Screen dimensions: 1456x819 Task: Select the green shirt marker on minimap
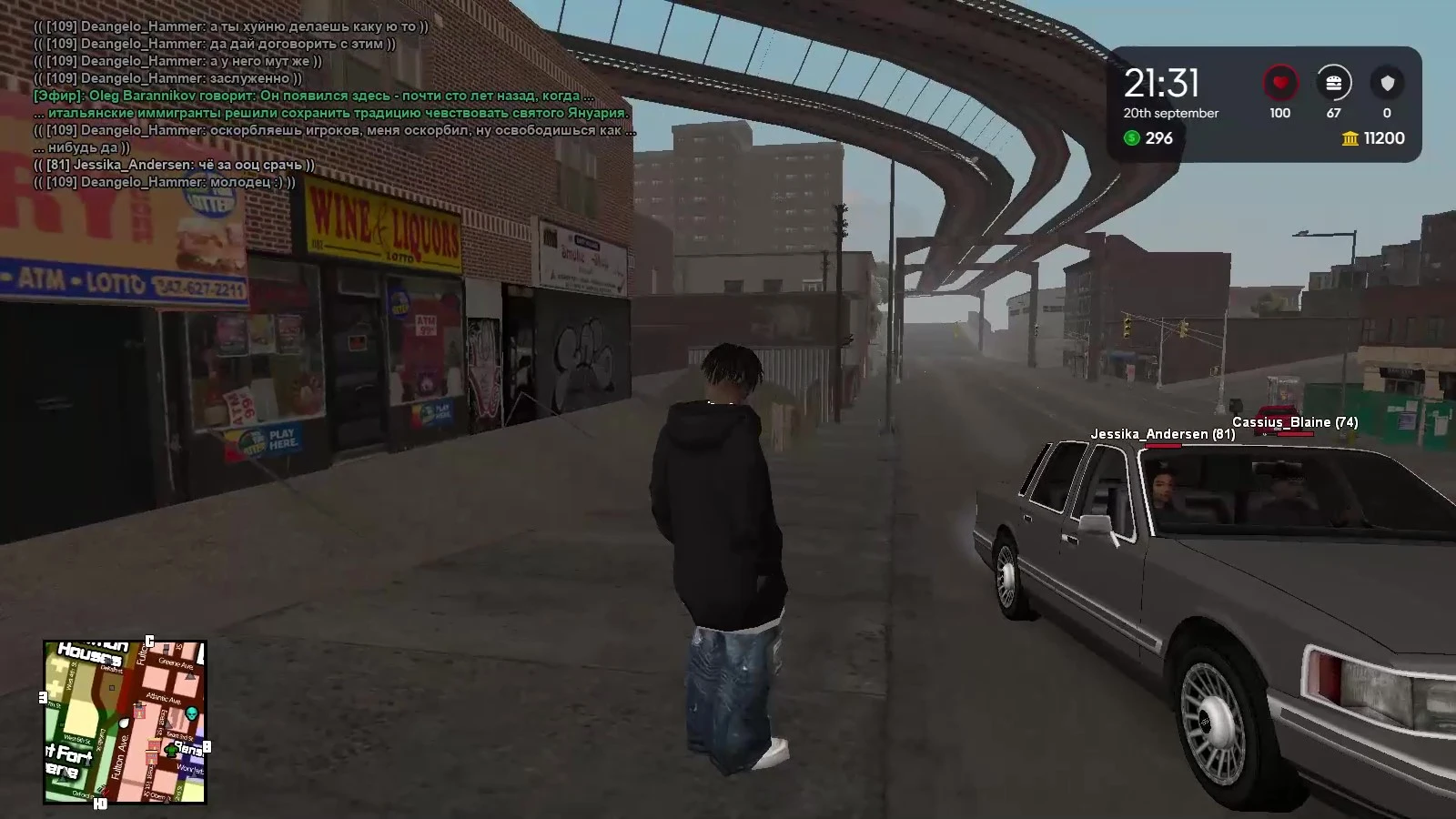(x=170, y=750)
